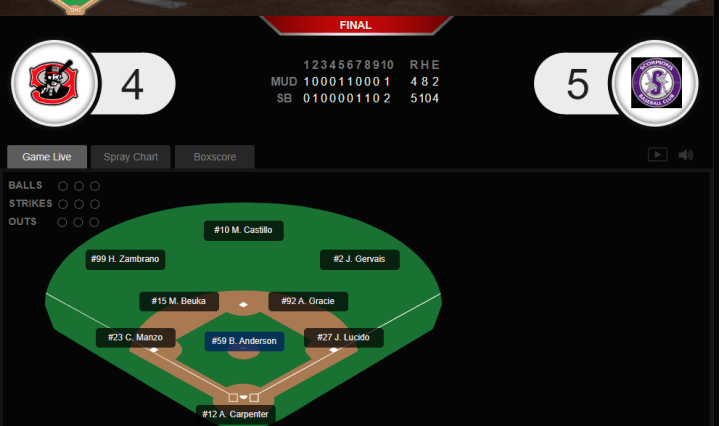This screenshot has height=426, width=719.
Task: Click the video play icon
Action: [x=657, y=155]
